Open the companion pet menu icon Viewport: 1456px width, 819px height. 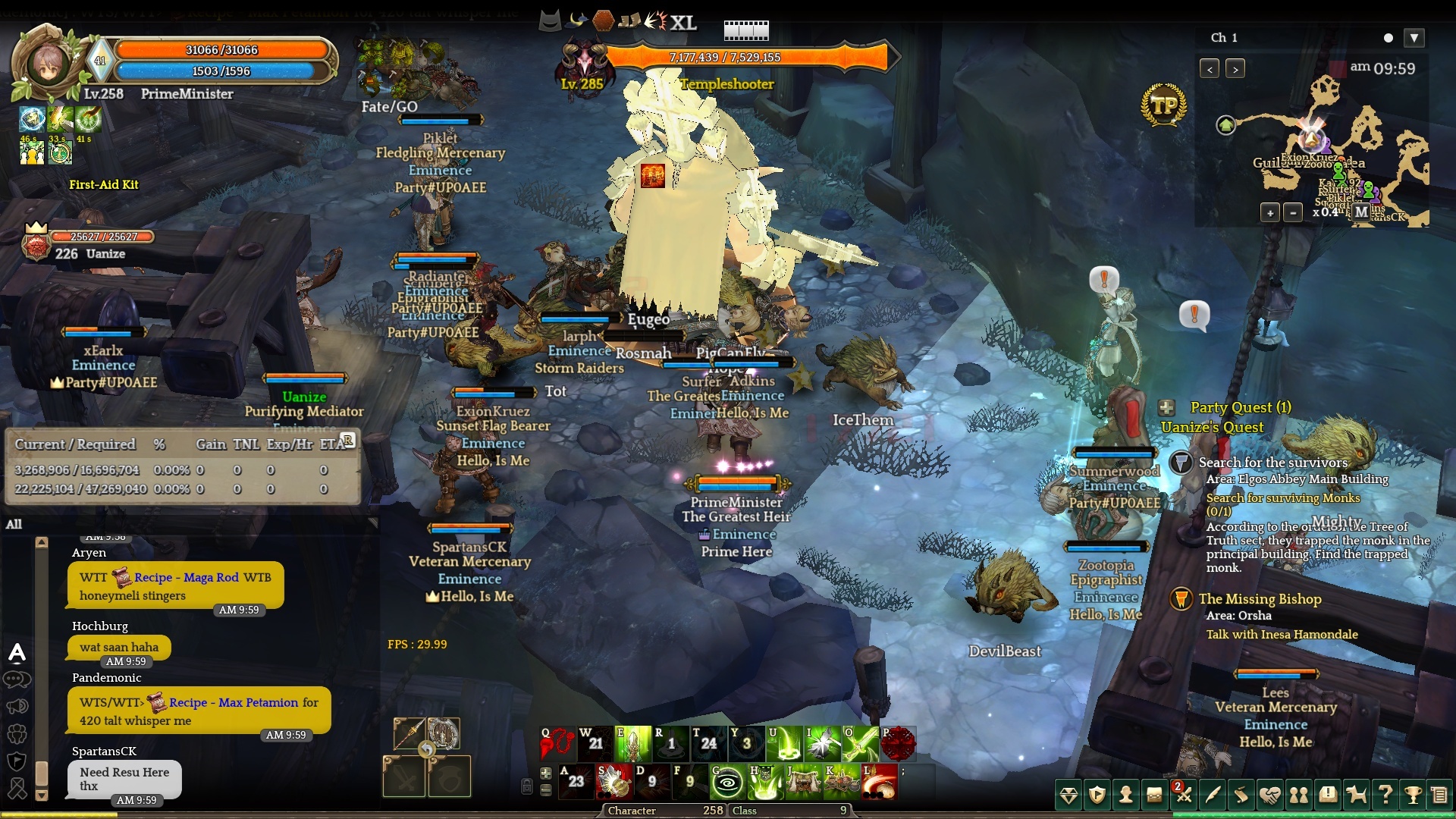(x=1356, y=795)
